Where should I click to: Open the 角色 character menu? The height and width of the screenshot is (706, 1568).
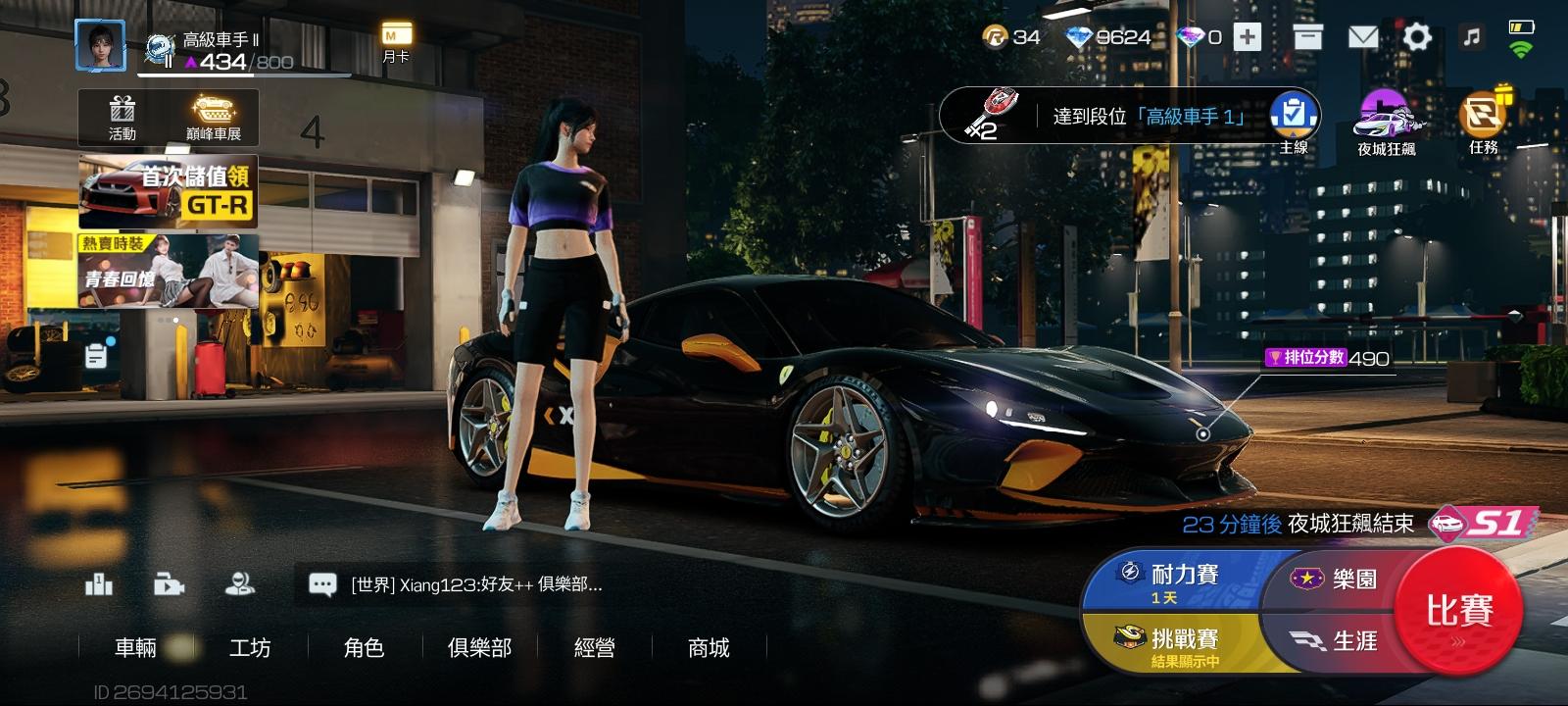tap(364, 647)
